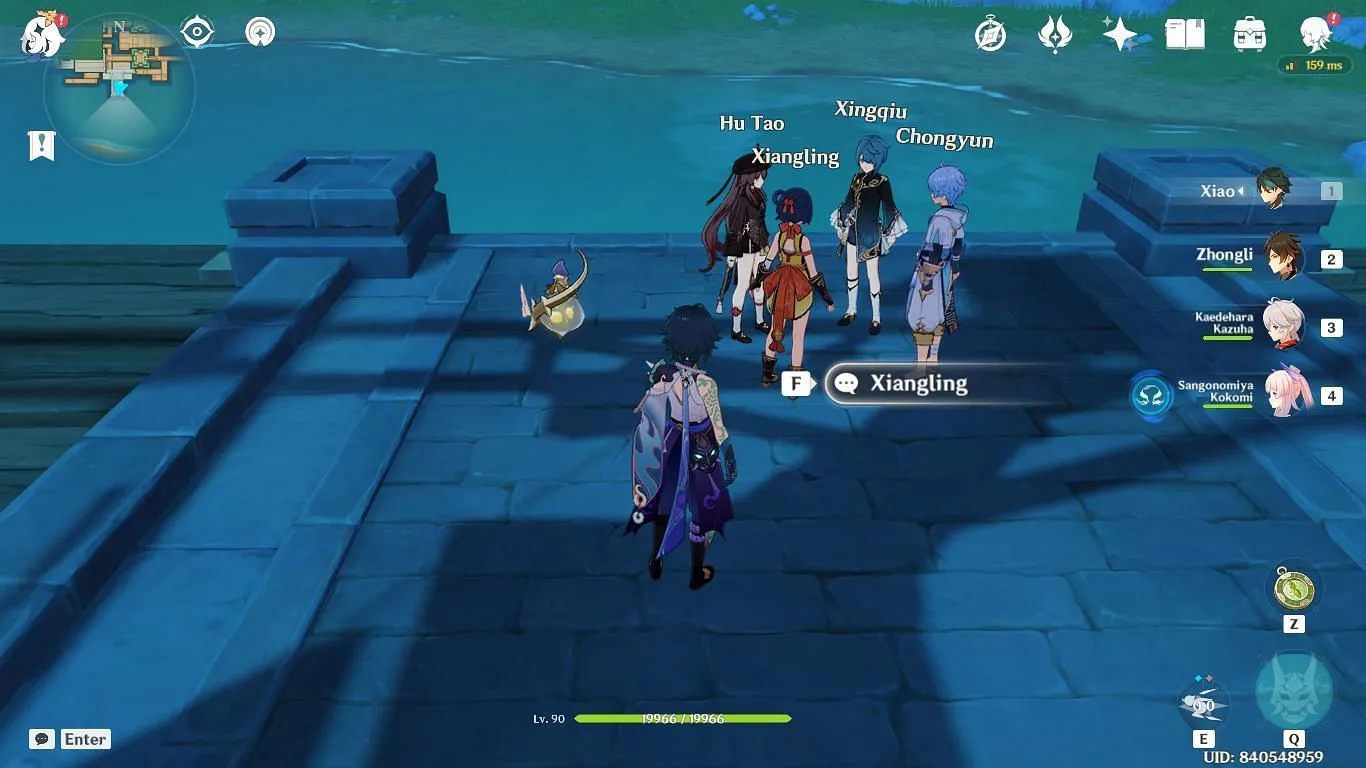
Task: Open the compass events overview
Action: pyautogui.click(x=990, y=35)
